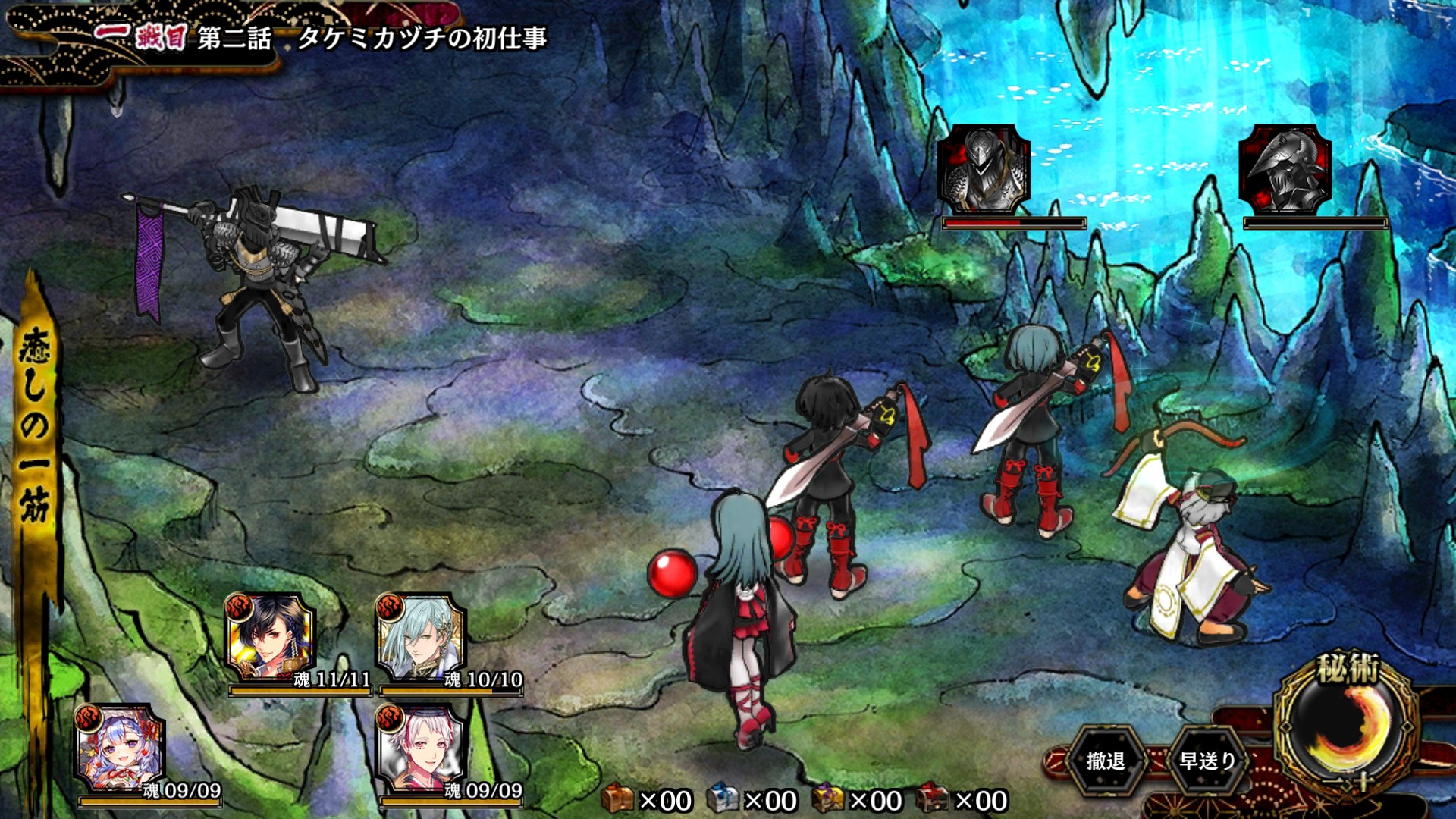The image size is (1456, 819).
Task: Activate the 早送り fast-forward button
Action: (x=1207, y=761)
